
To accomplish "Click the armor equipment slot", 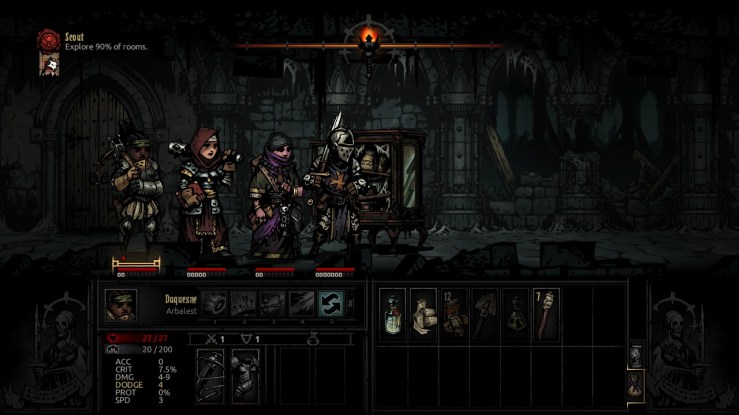I will point(245,375).
